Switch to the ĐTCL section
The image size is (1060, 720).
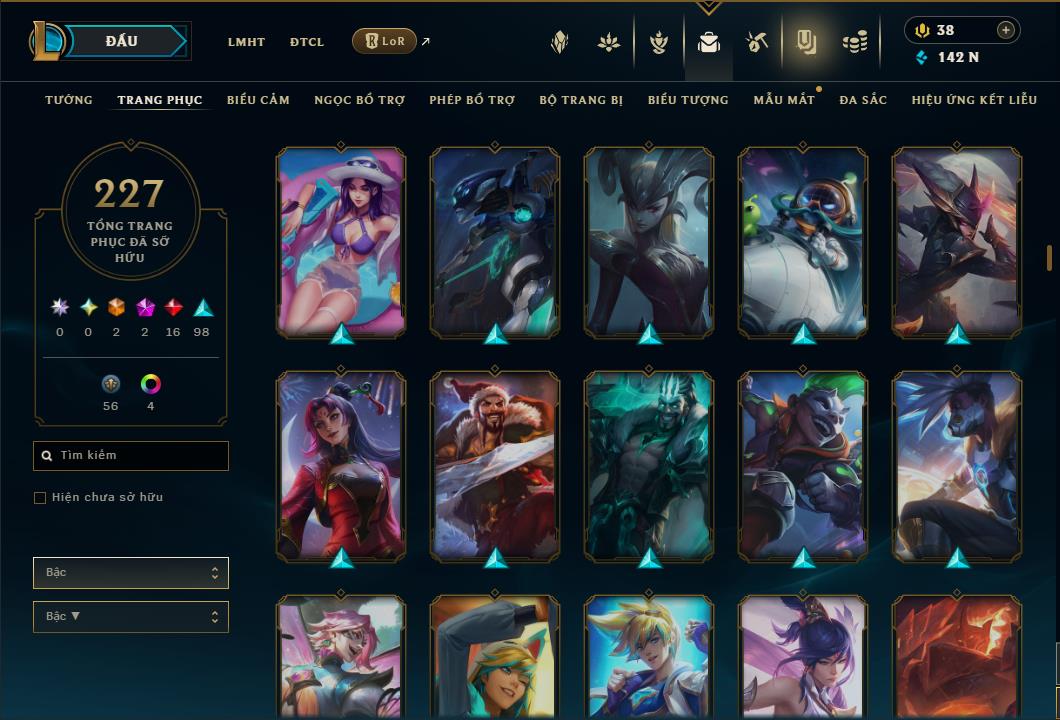(x=307, y=42)
